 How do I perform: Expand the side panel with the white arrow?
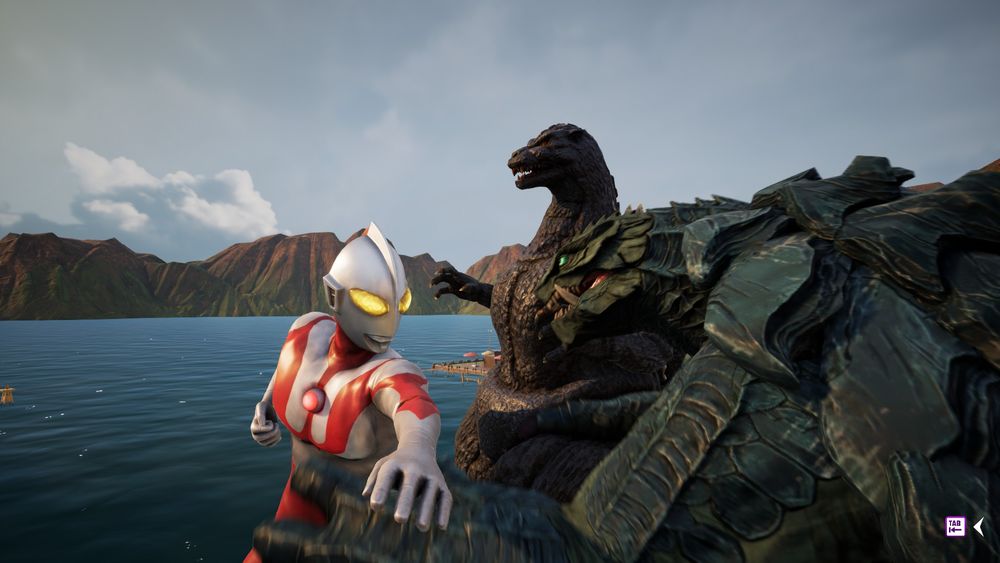[x=978, y=526]
